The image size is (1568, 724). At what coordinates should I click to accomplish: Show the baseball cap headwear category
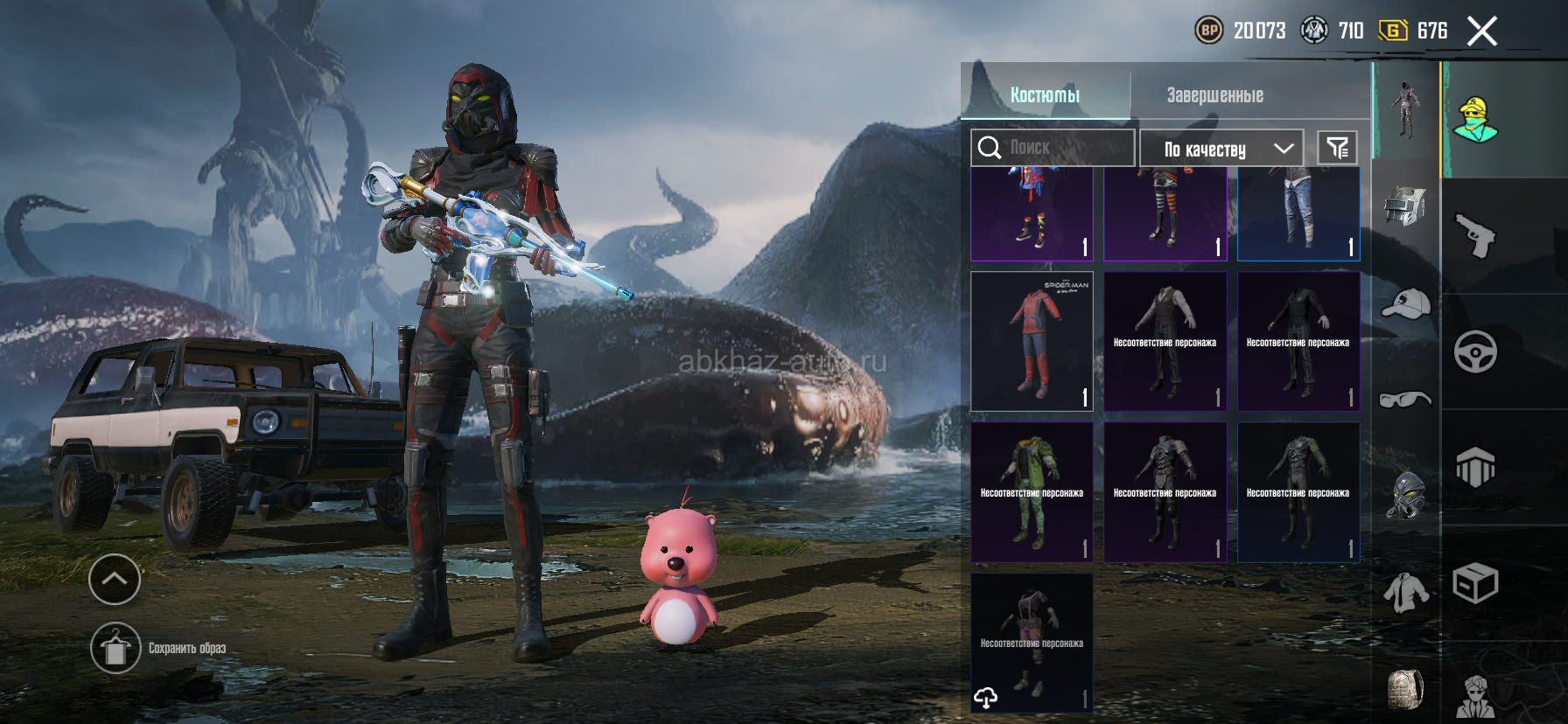pyautogui.click(x=1405, y=304)
